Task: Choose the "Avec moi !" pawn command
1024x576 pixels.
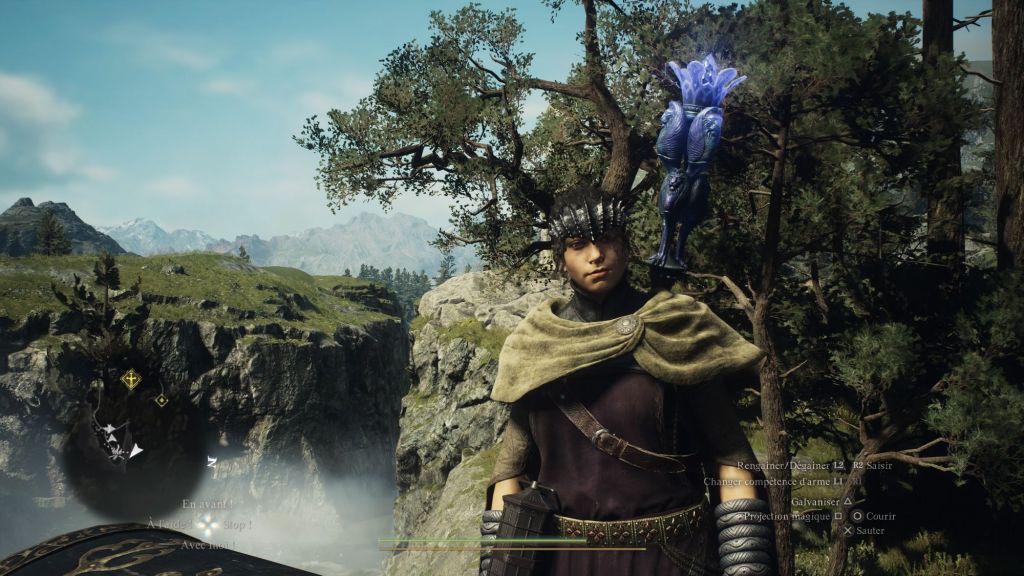Action: pyautogui.click(x=207, y=545)
